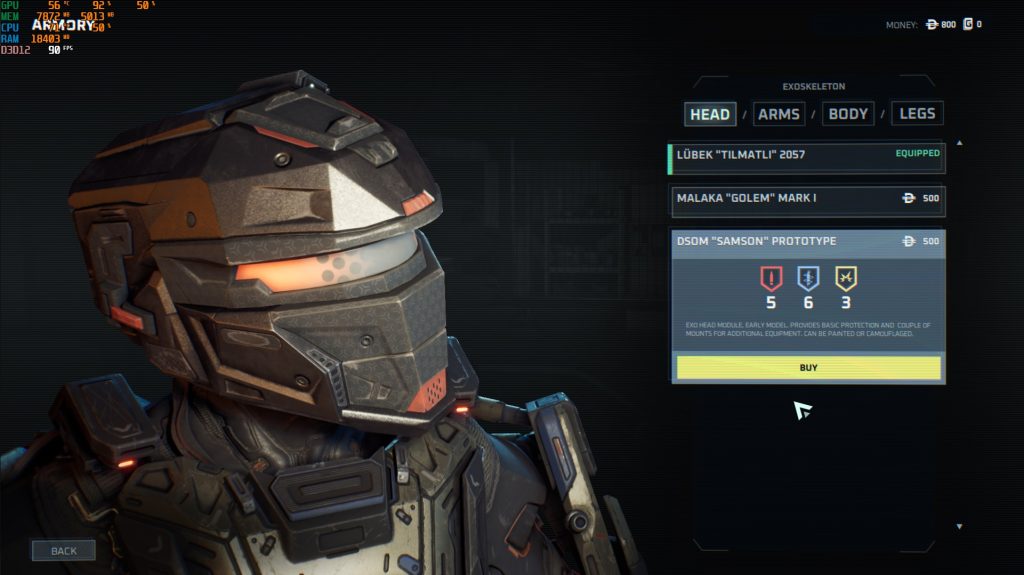Screen dimensions: 1024x575
Task: Open the ARMS exoskeleton tab
Action: [x=778, y=114]
